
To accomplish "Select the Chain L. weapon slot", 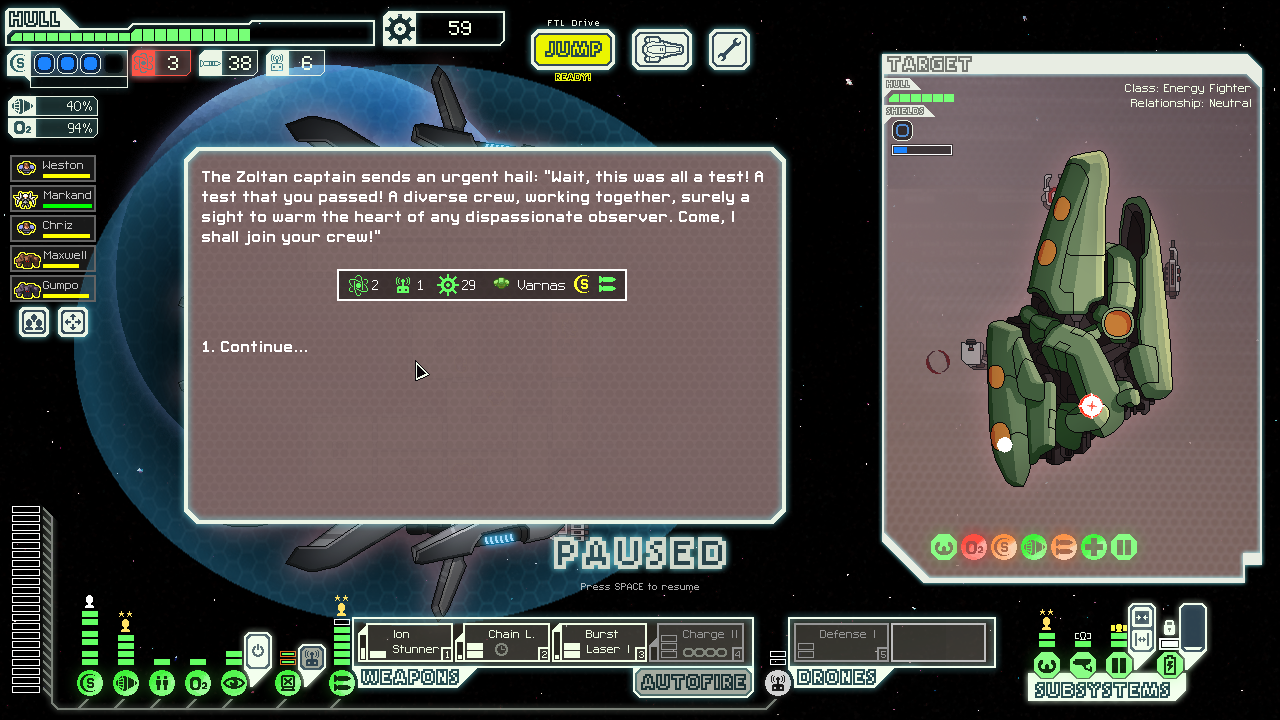I will click(503, 642).
